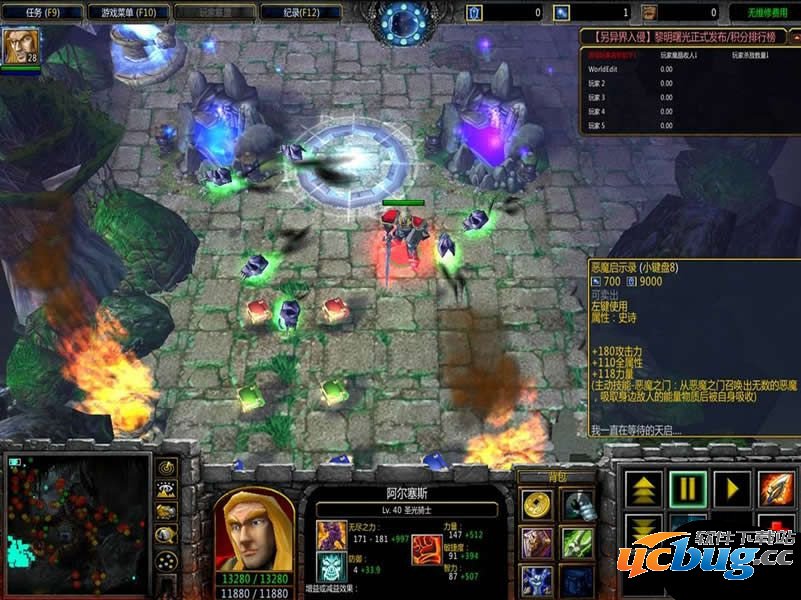This screenshot has height=600, width=801.
Task: Click the right-arrow play command button
Action: 732,489
